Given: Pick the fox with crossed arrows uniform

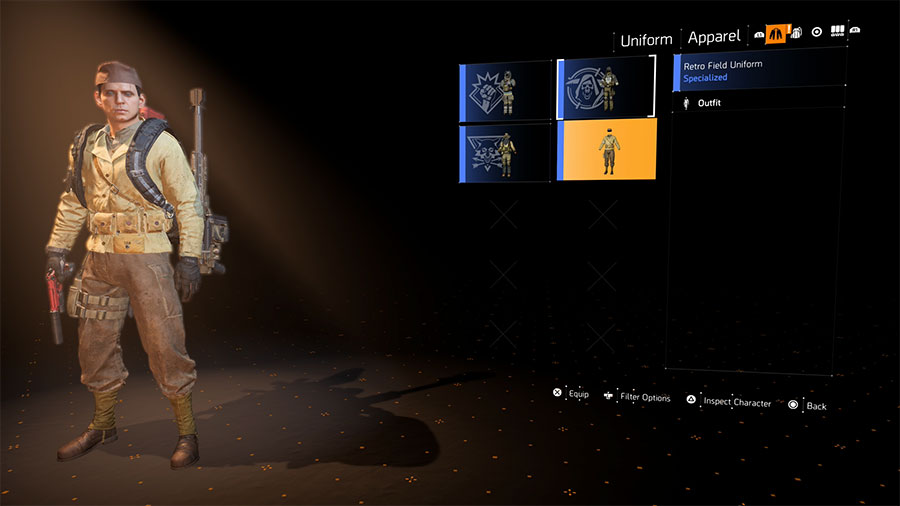Looking at the screenshot, I should point(506,152).
